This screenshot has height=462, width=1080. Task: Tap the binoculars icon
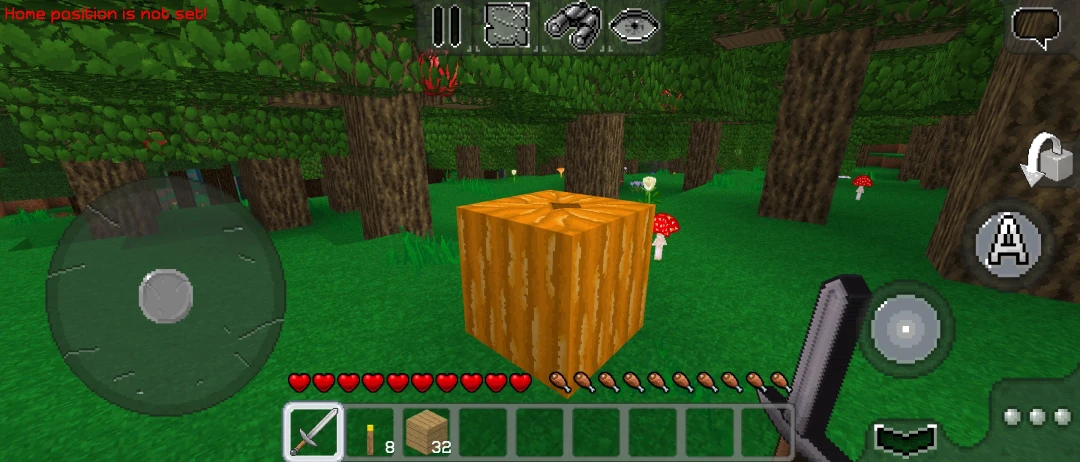click(571, 25)
